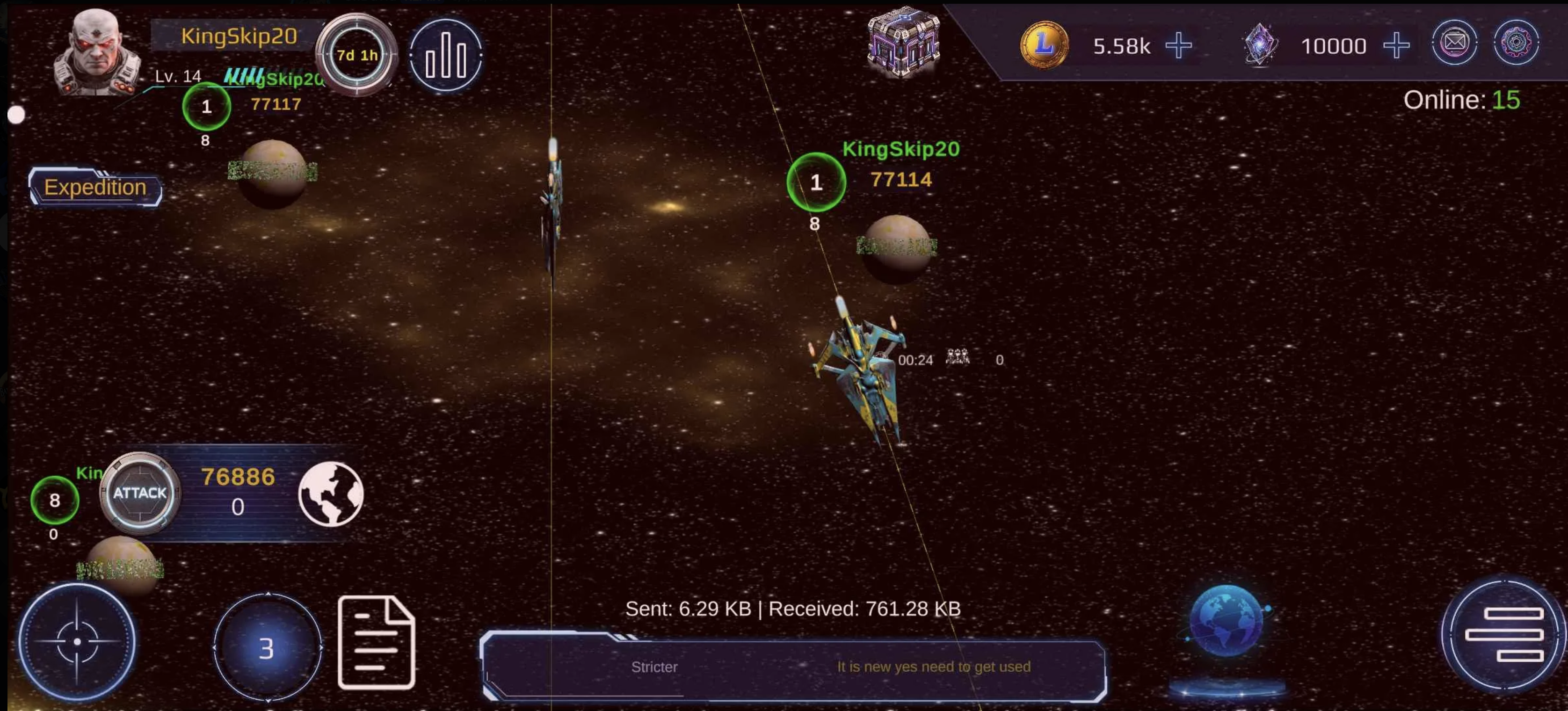Add more crystal gems with plus button
This screenshot has width=1568, height=711.
1396,46
